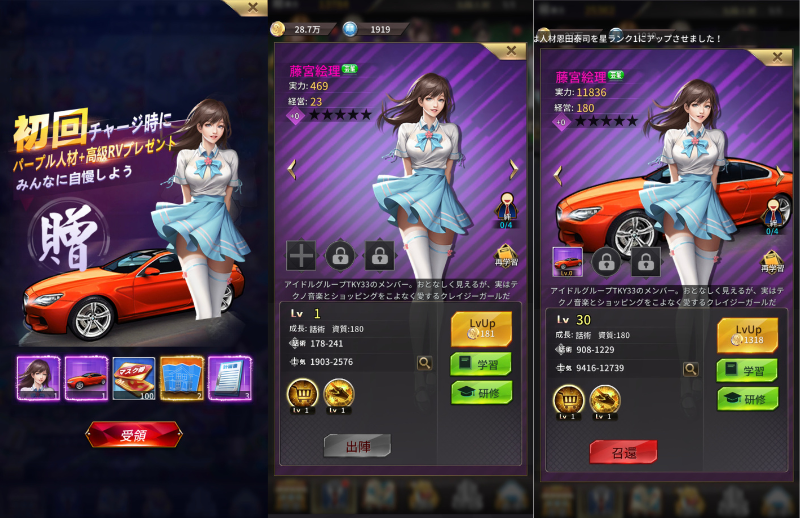The image size is (800, 518).
Task: Recall the character with the 召還 button
Action: tap(623, 451)
